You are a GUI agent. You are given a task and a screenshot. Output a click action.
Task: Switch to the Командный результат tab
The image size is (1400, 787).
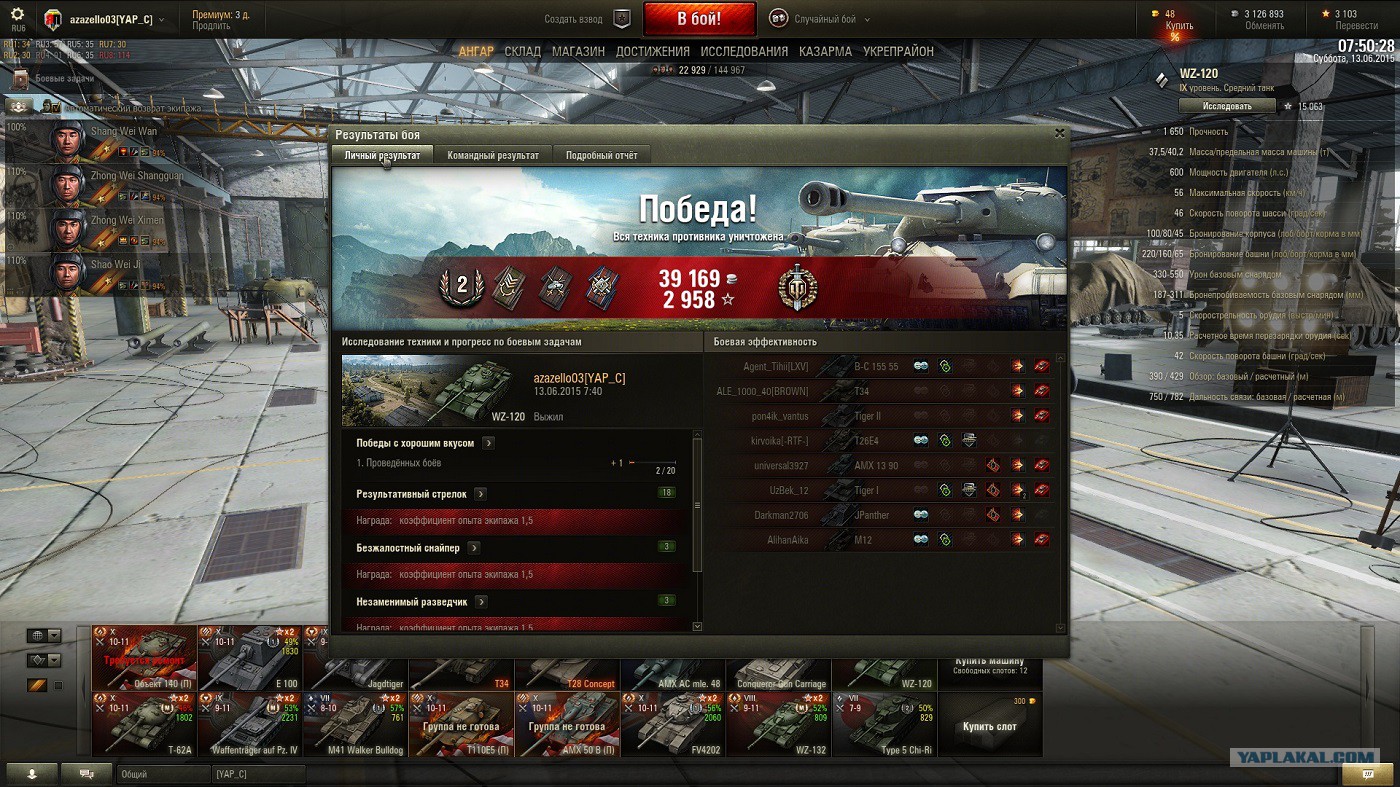[x=493, y=155]
